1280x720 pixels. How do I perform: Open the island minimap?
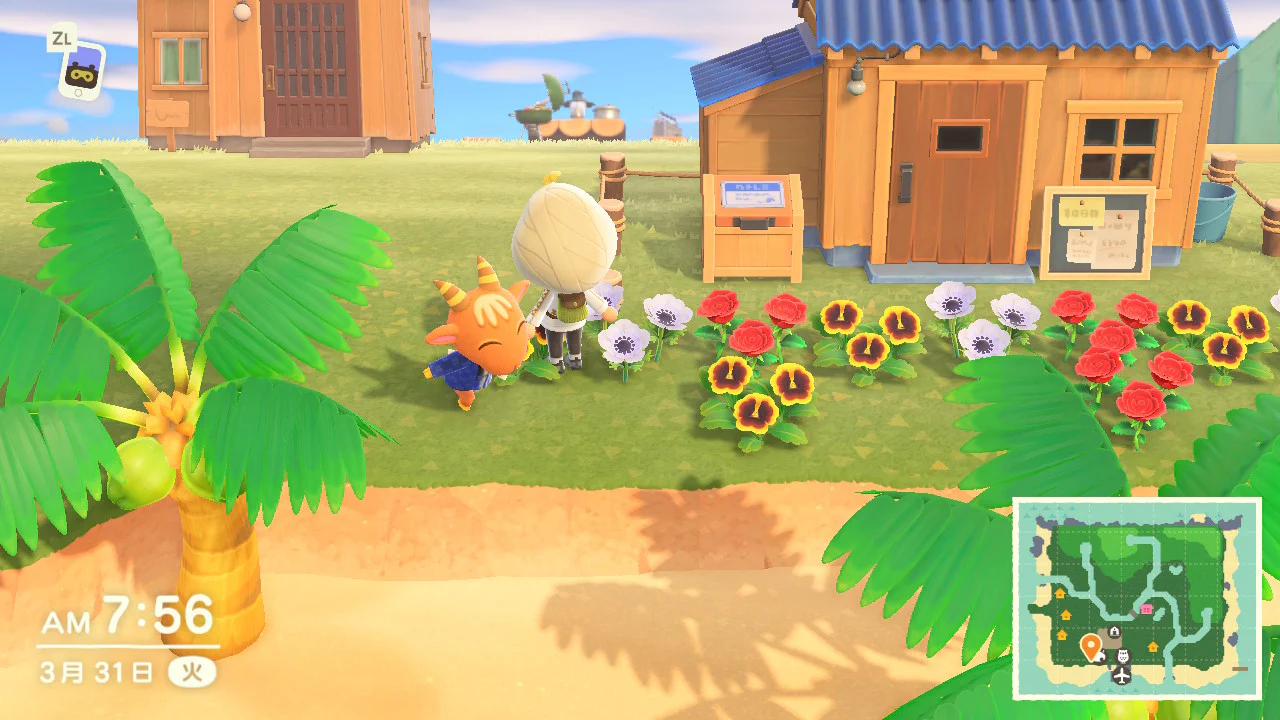point(1137,598)
